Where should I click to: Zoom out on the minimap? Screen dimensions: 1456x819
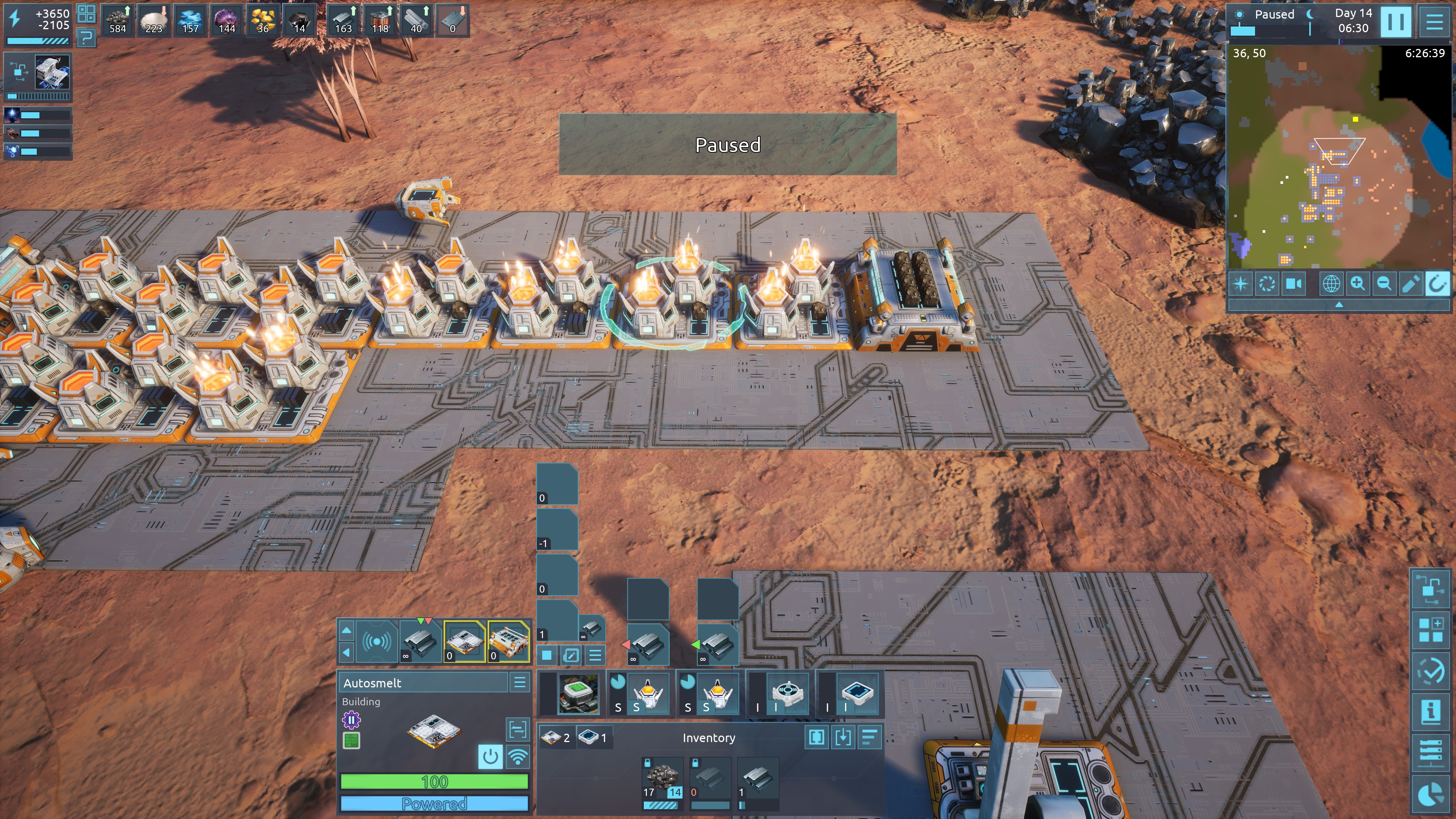[1384, 283]
